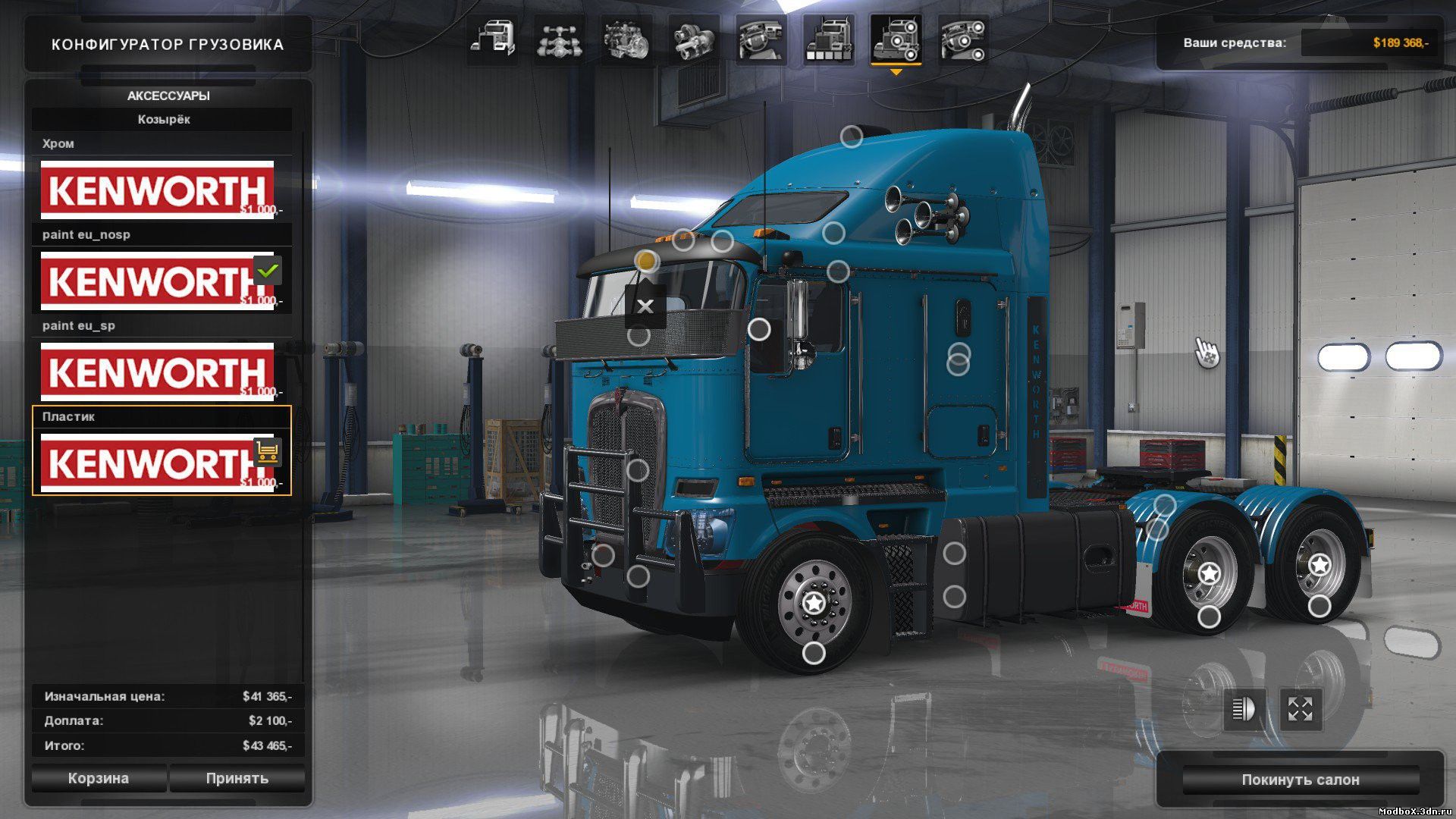Image resolution: width=1456 pixels, height=819 pixels.
Task: Open the interior accessories tab
Action: (962, 39)
